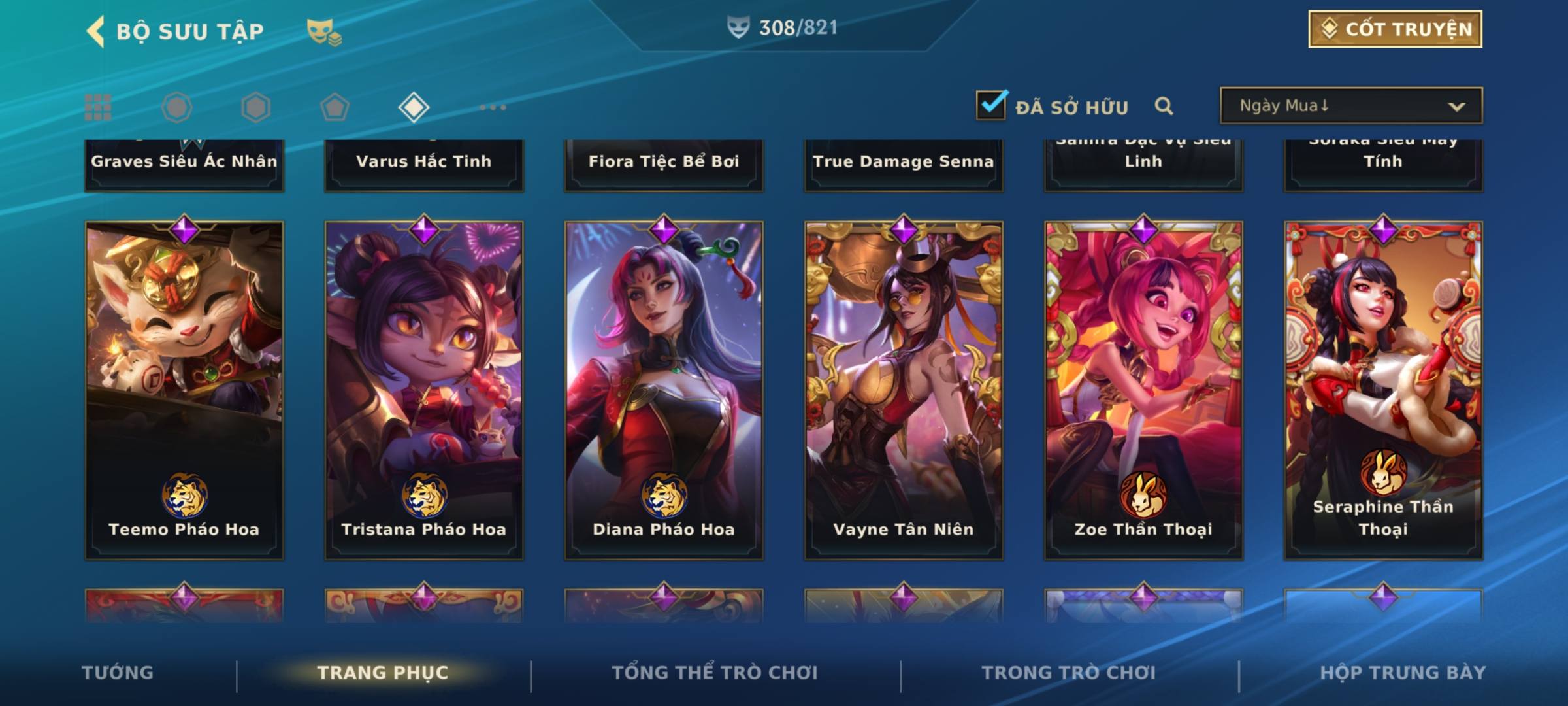This screenshot has width=1568, height=706.
Task: Choose the Vayne Tân Niên skin card
Action: coord(904,390)
